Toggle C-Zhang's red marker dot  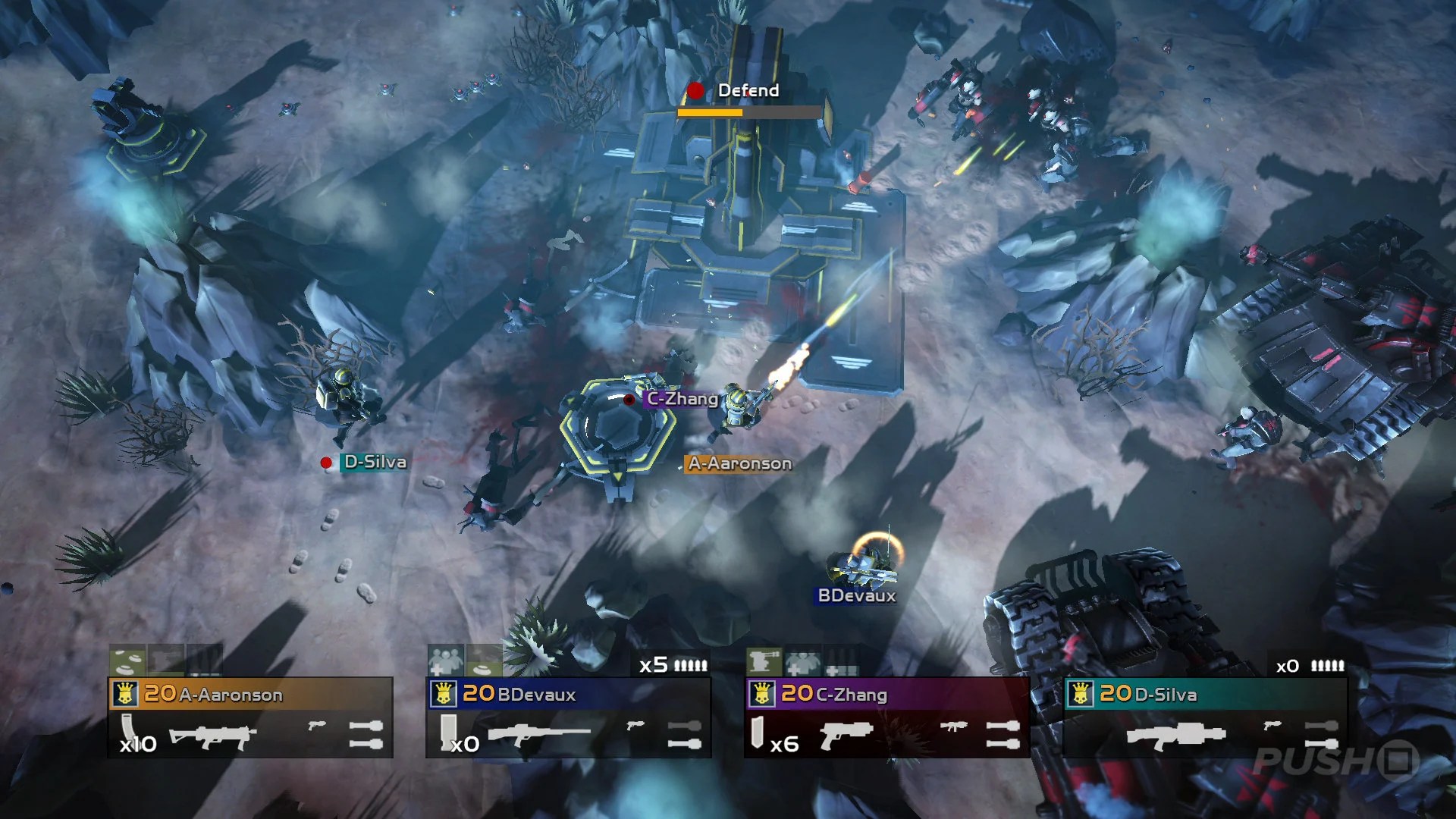629,400
